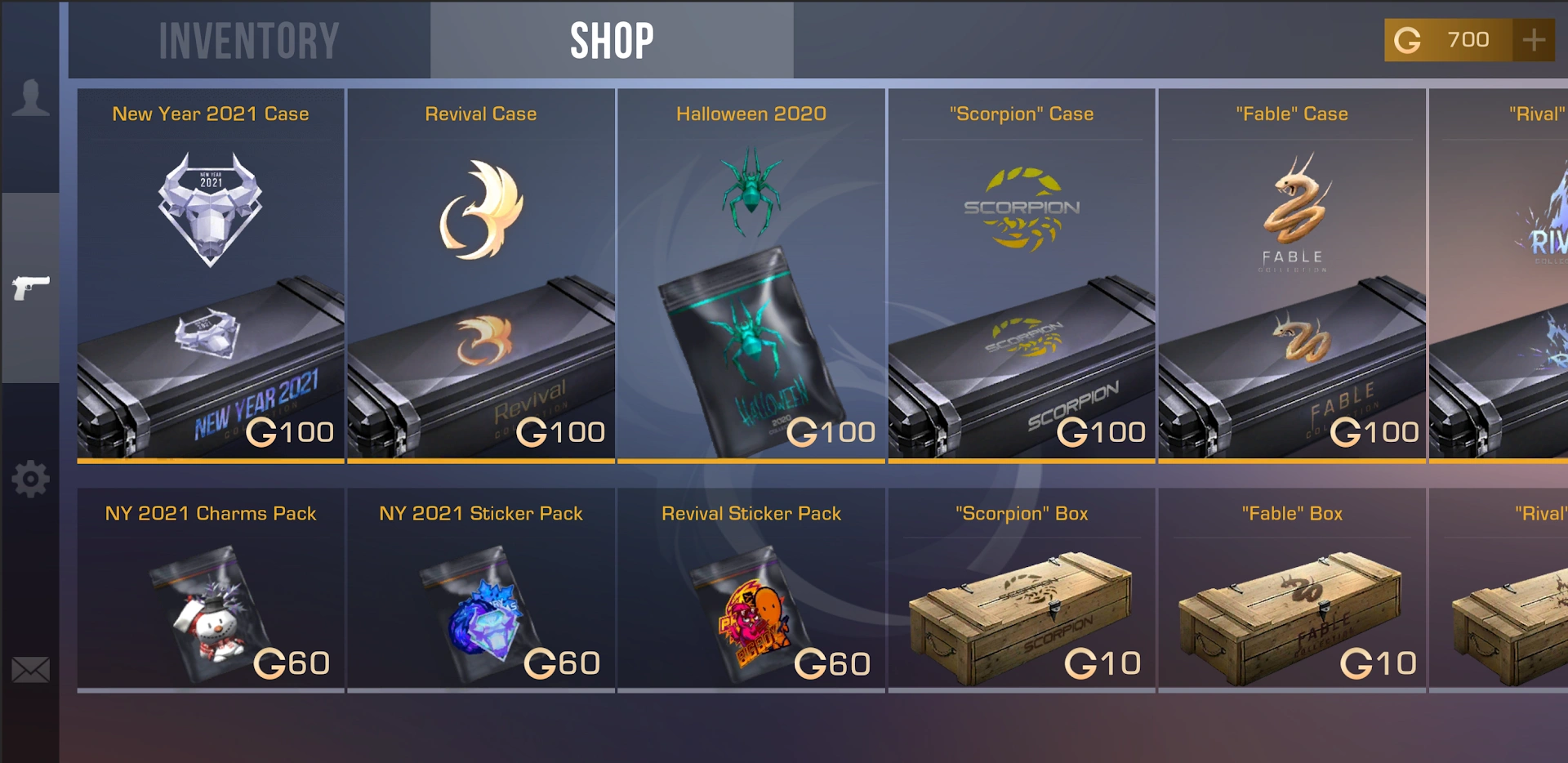Open the settings gear icon
1568x763 pixels.
pyautogui.click(x=30, y=480)
